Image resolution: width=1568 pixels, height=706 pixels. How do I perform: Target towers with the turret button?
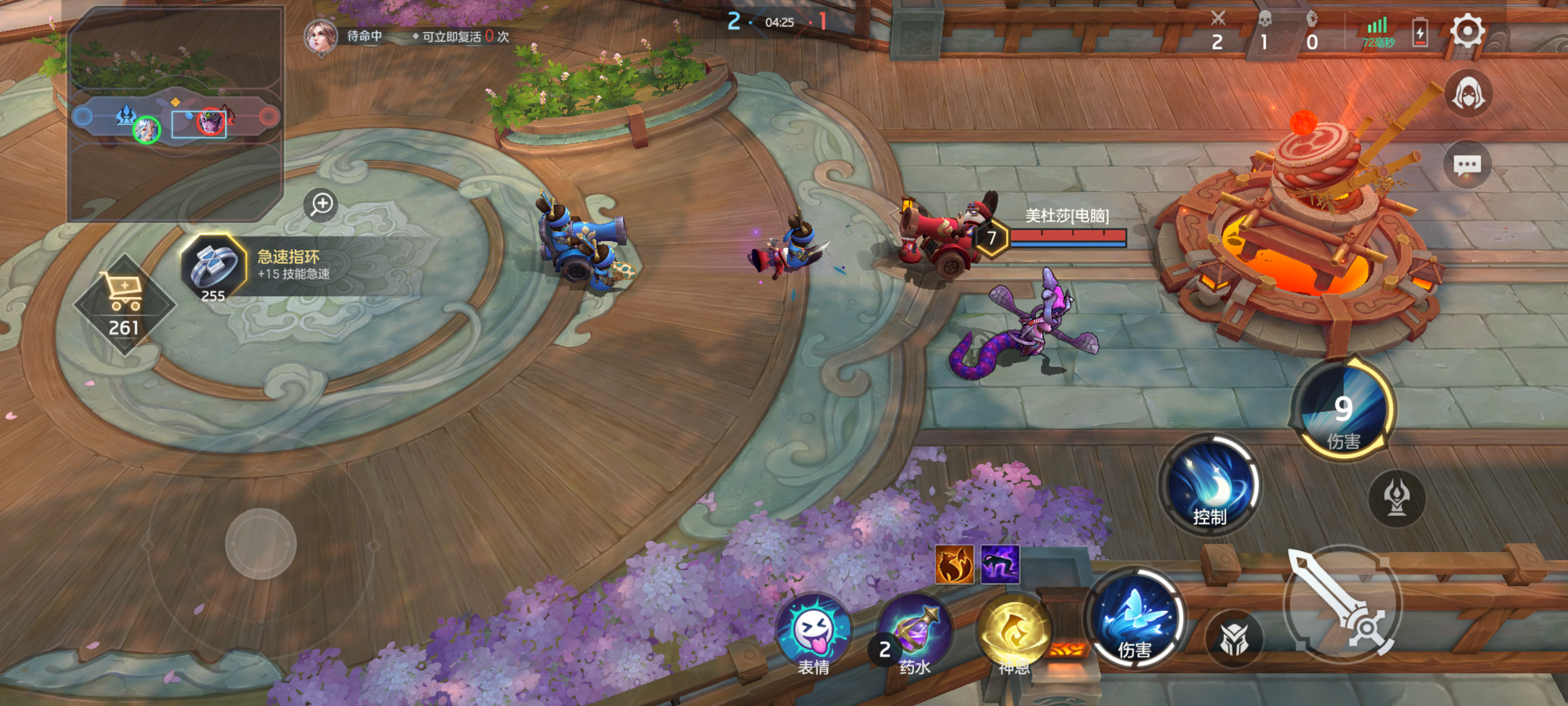pyautogui.click(x=1396, y=497)
